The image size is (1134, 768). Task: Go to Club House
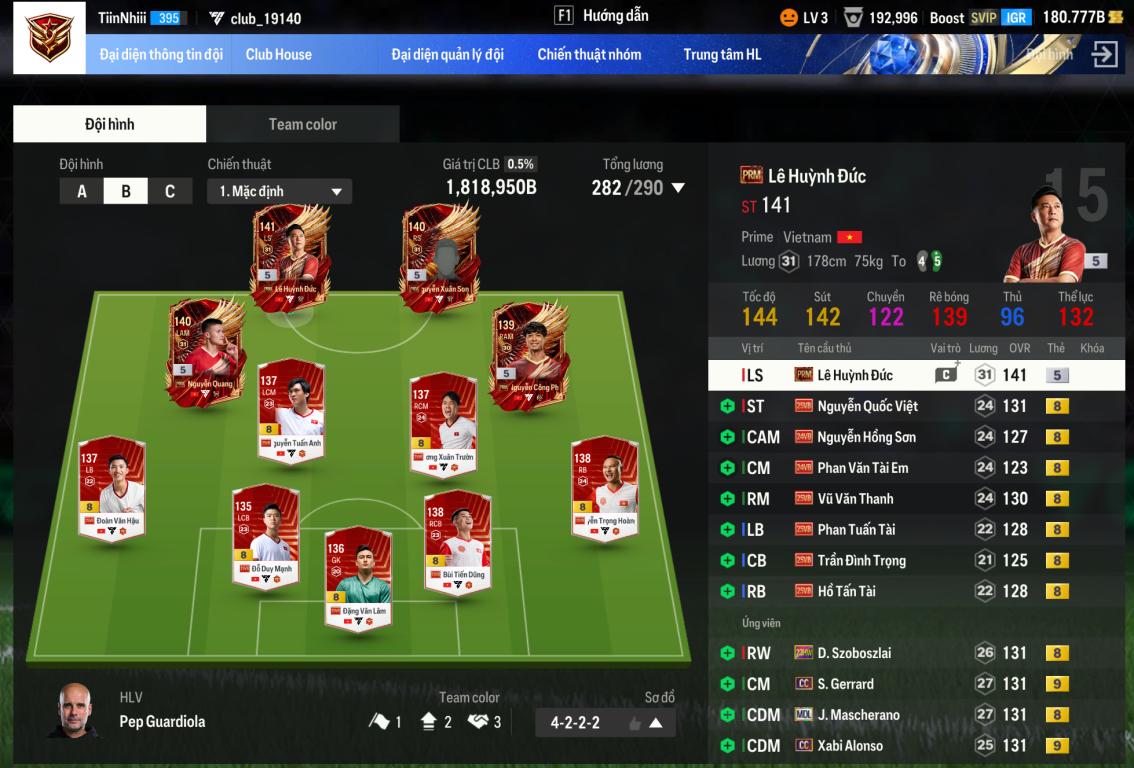[x=278, y=54]
